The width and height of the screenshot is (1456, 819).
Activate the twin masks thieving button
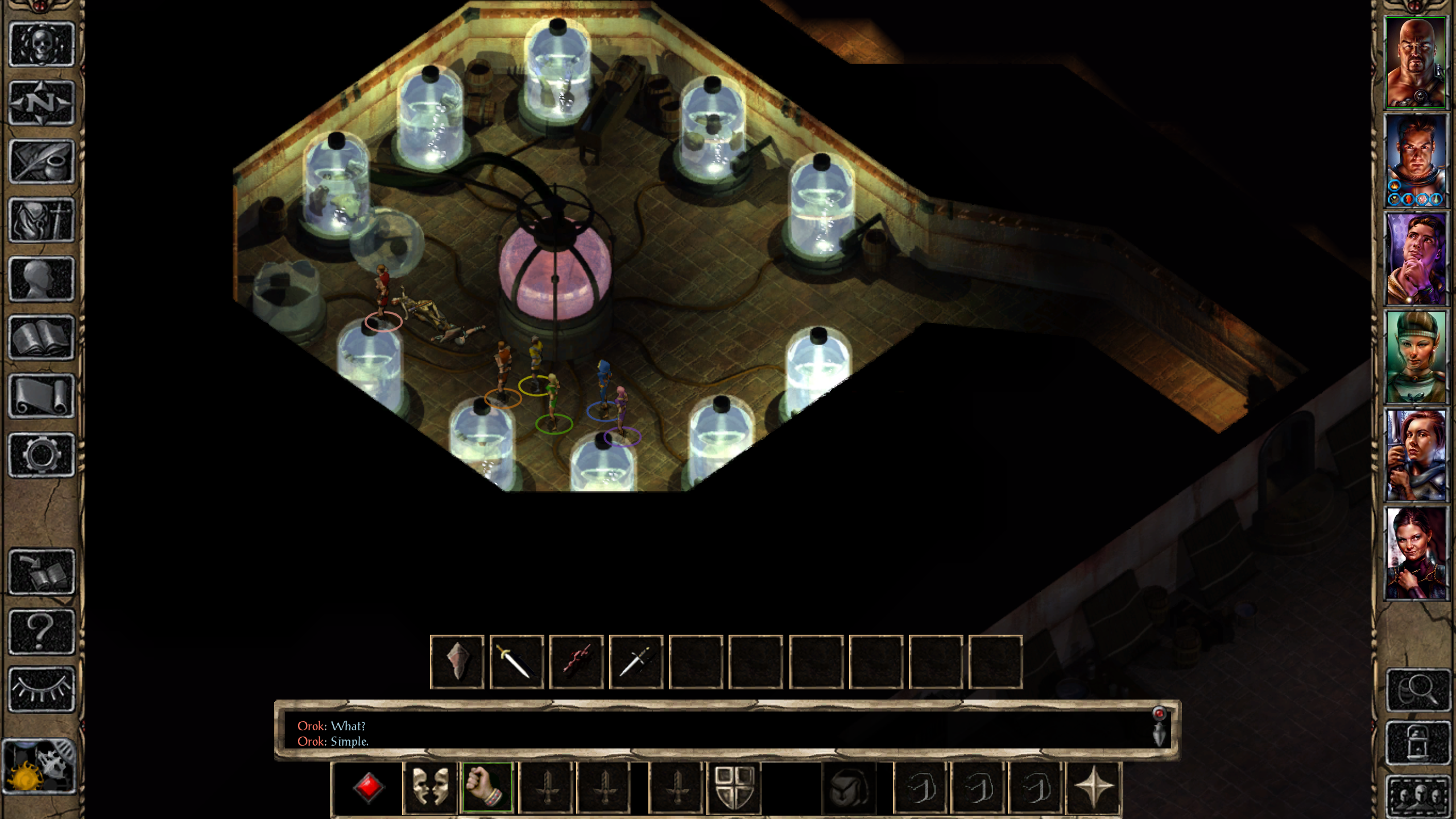pos(430,788)
